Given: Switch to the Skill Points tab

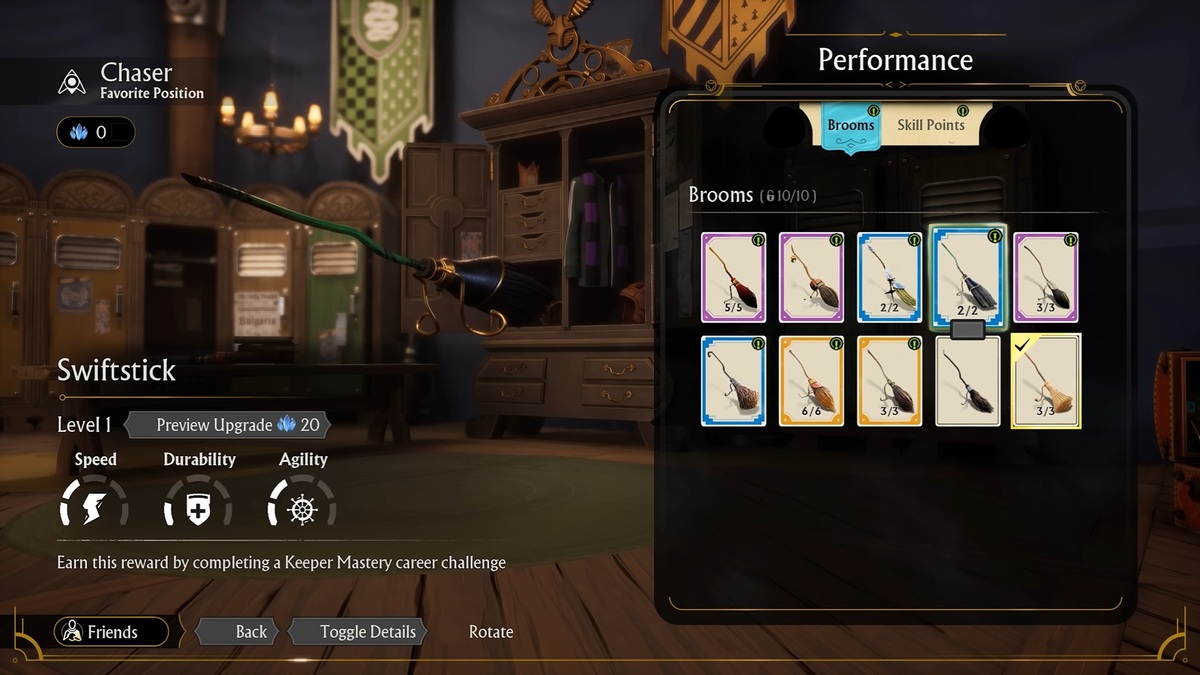Looking at the screenshot, I should (x=930, y=125).
